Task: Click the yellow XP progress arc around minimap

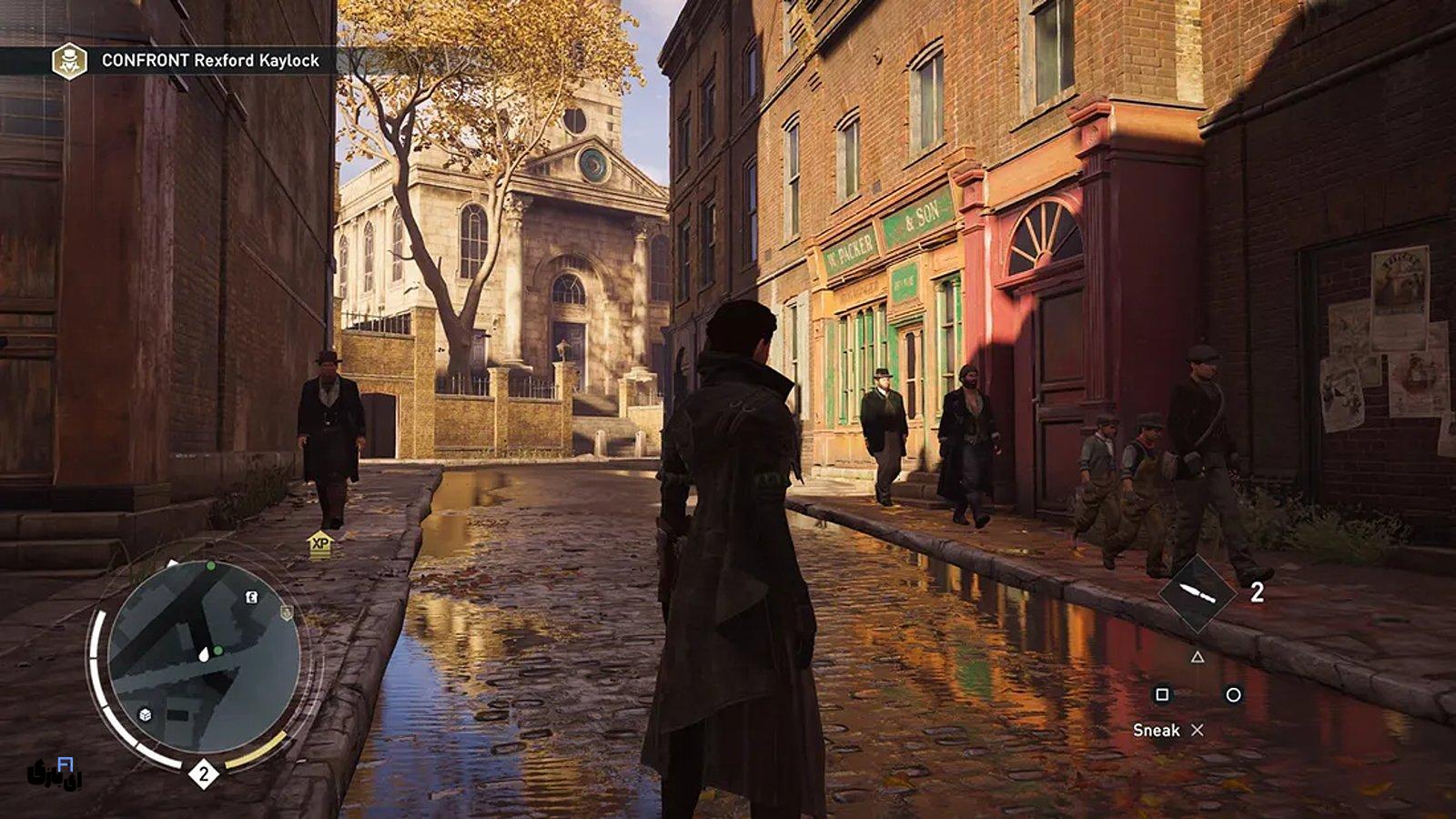Action: coord(258,748)
